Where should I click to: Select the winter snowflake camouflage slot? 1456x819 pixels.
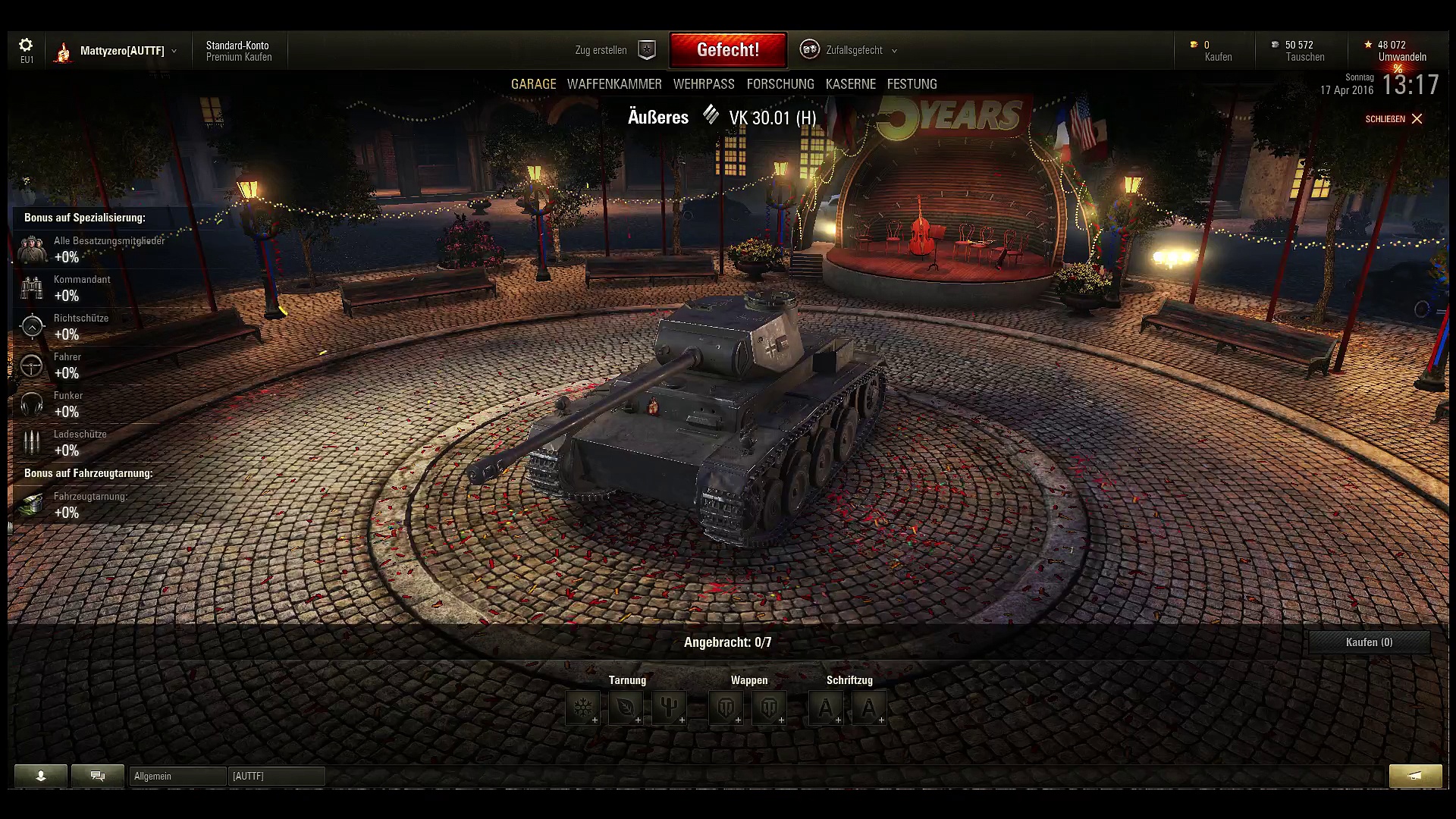582,708
